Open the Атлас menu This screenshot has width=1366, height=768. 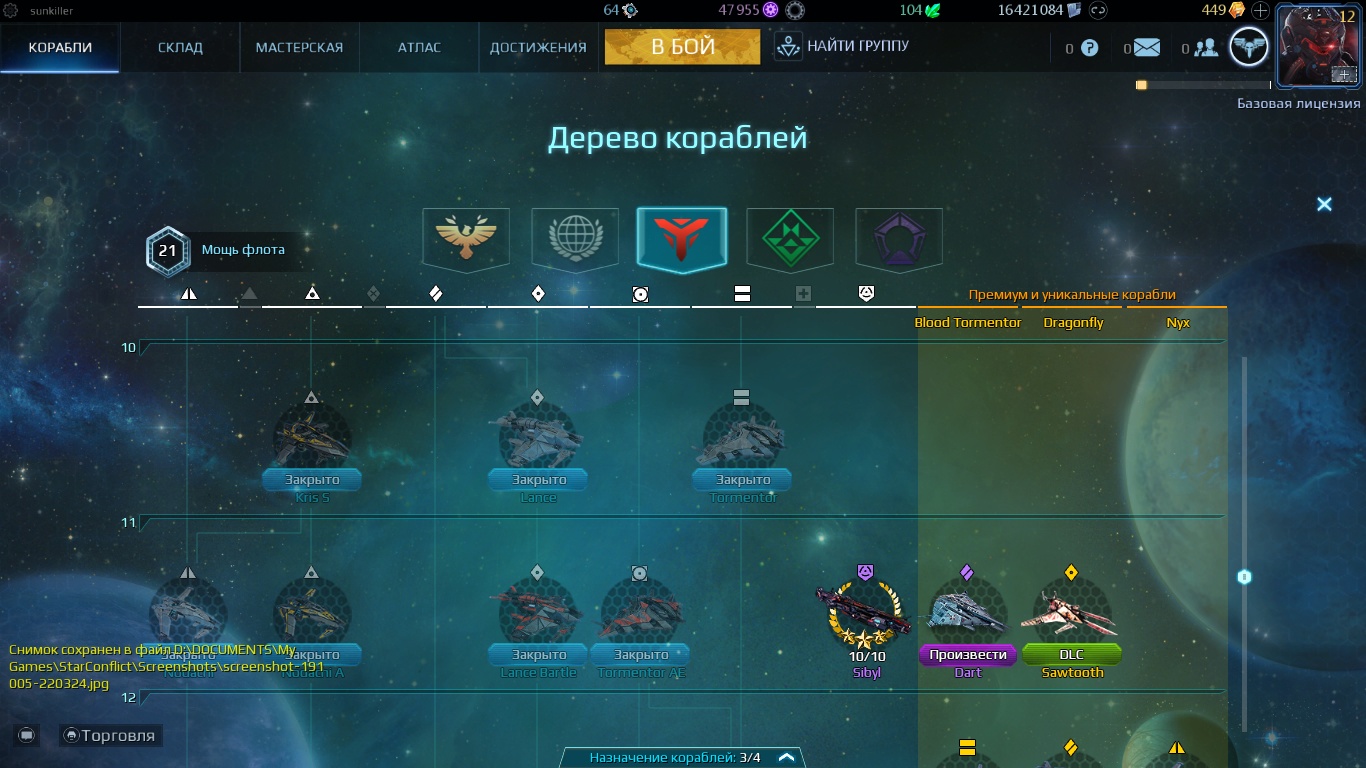[x=419, y=46]
